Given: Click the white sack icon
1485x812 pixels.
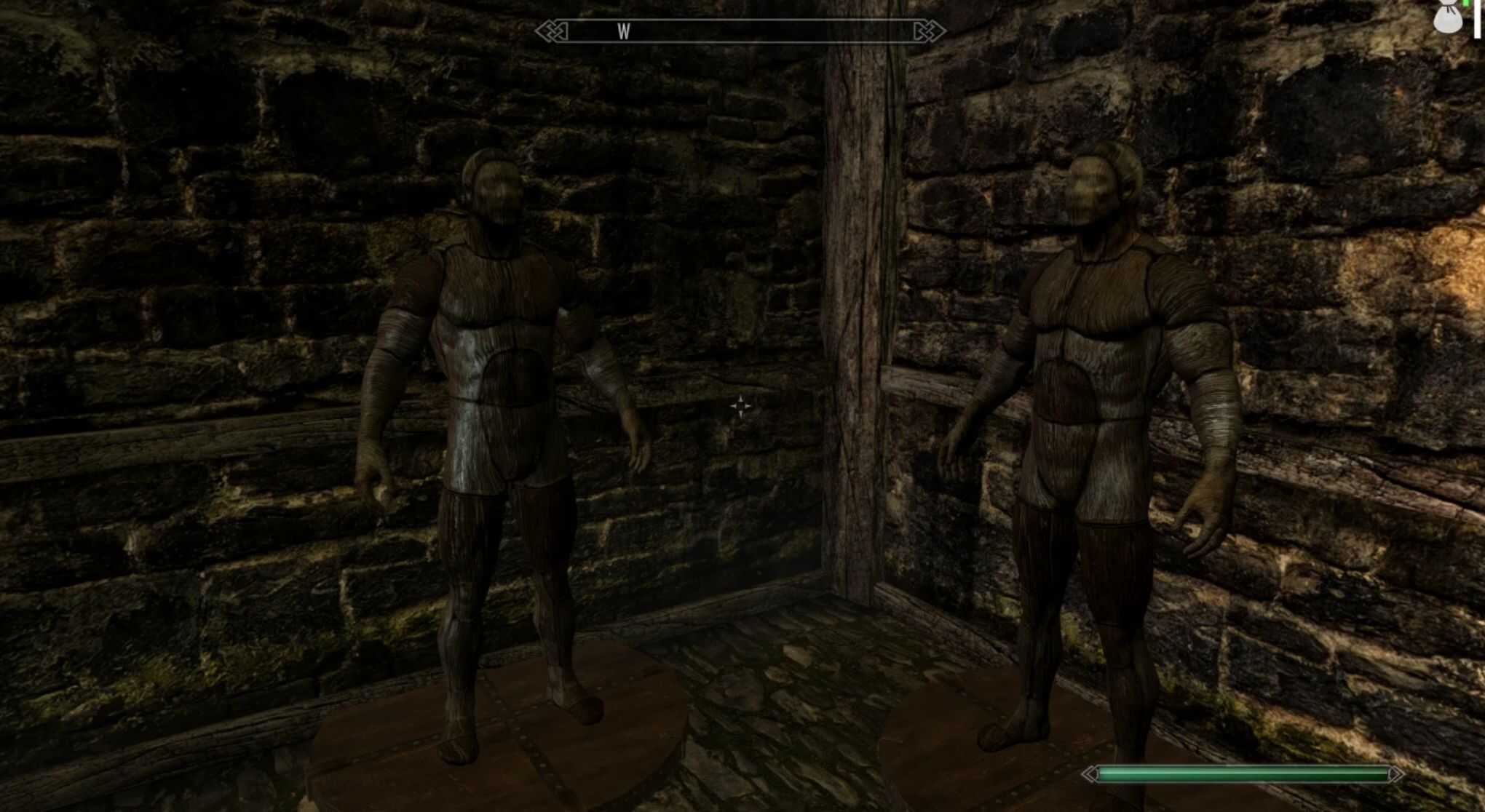Looking at the screenshot, I should click(x=1446, y=17).
